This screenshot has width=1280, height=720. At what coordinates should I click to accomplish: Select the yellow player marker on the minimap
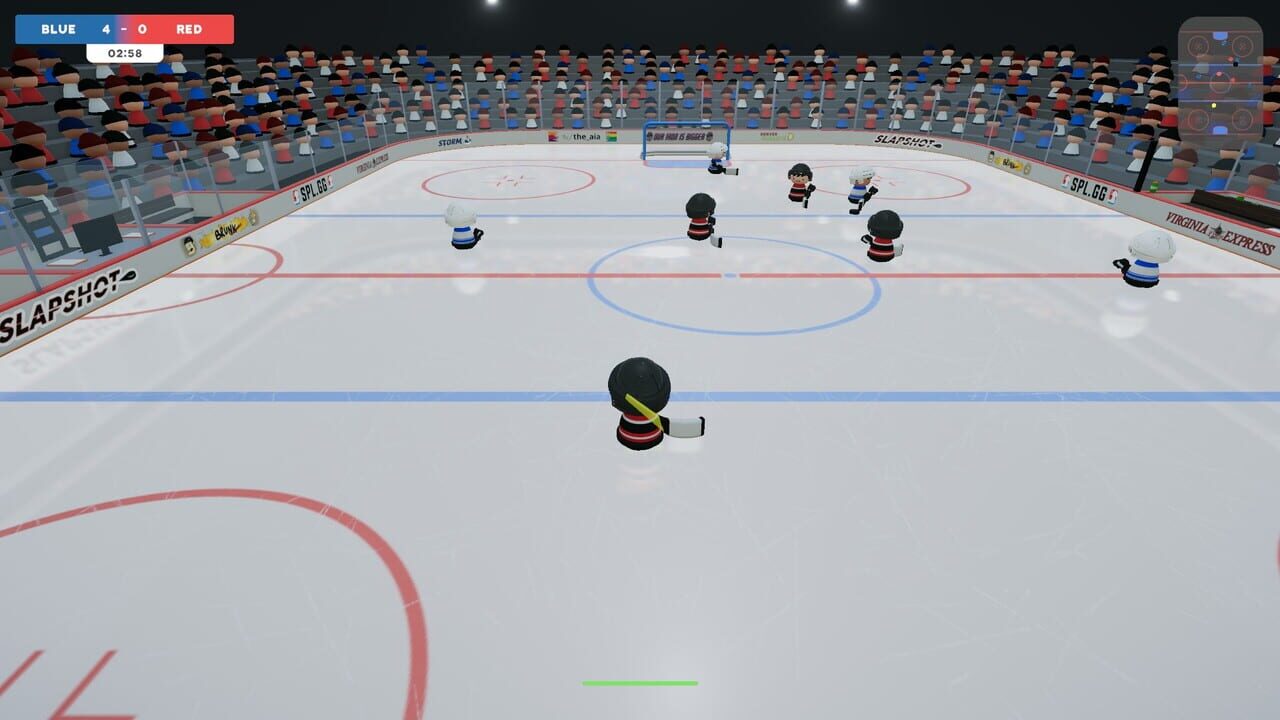1214,104
